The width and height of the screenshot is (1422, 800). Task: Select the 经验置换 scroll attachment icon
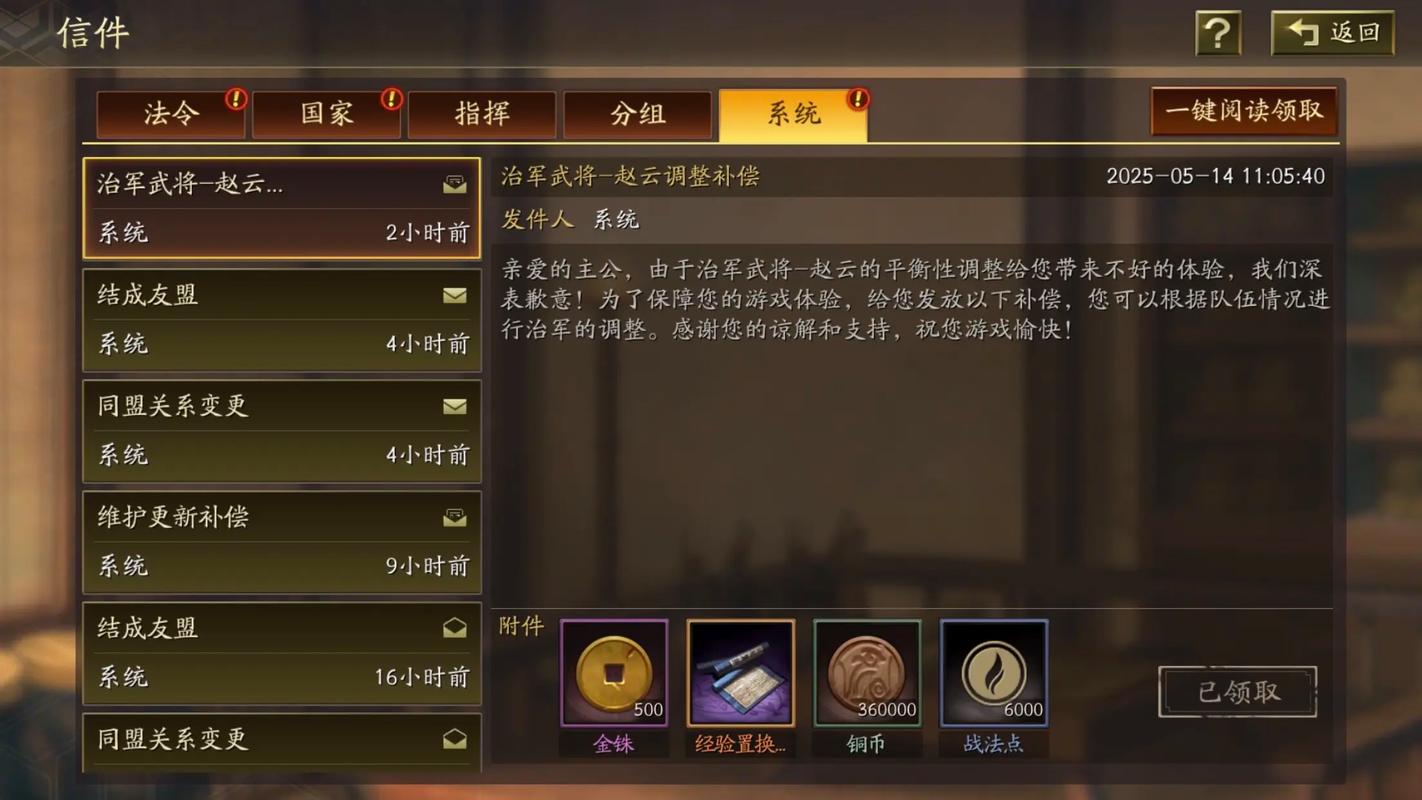pyautogui.click(x=740, y=670)
